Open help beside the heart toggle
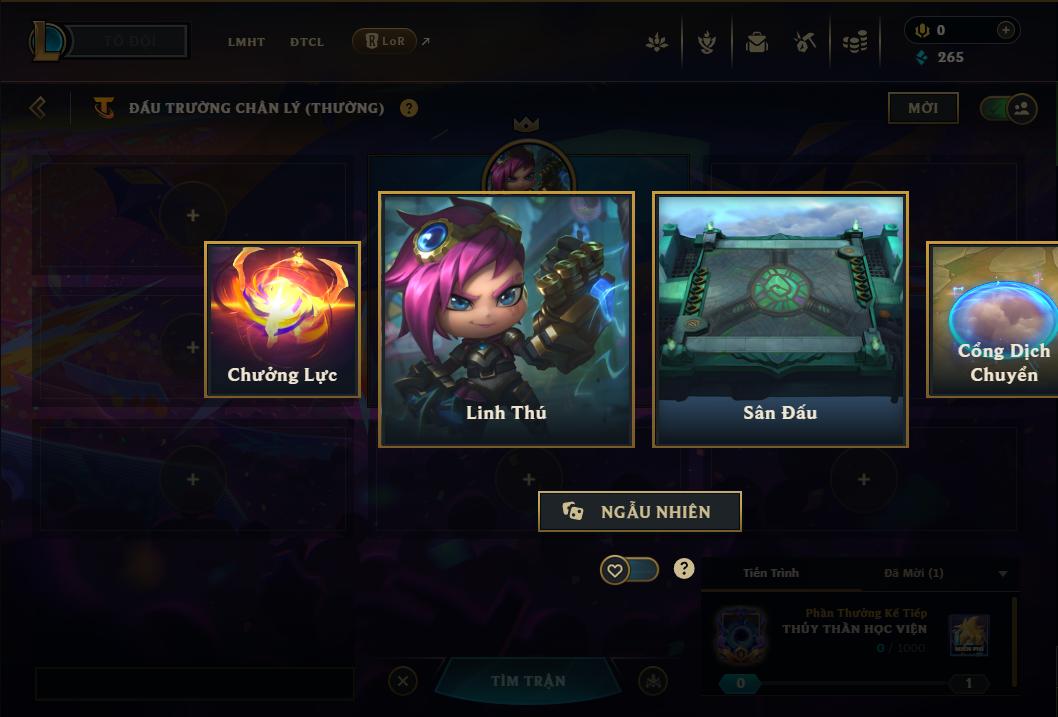 684,569
